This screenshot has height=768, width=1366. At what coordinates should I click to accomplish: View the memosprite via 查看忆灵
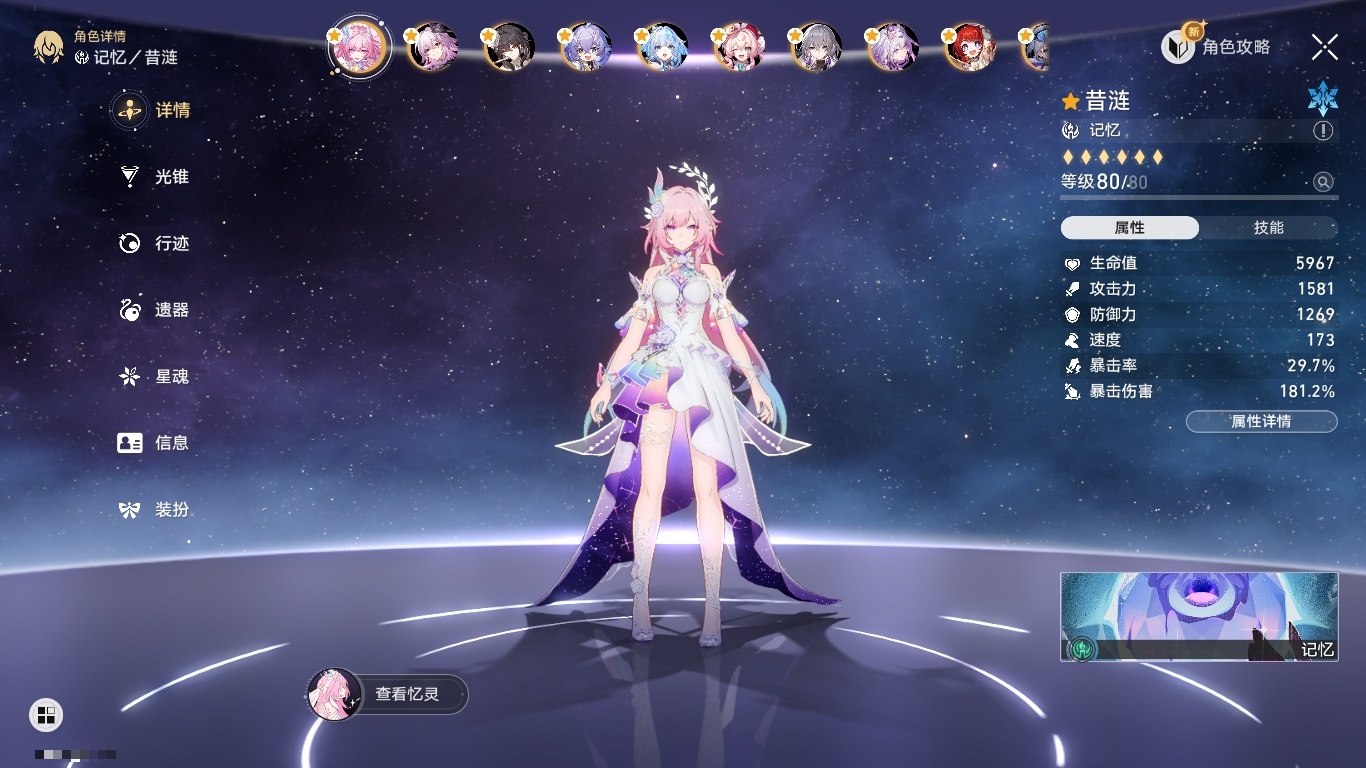pos(387,694)
